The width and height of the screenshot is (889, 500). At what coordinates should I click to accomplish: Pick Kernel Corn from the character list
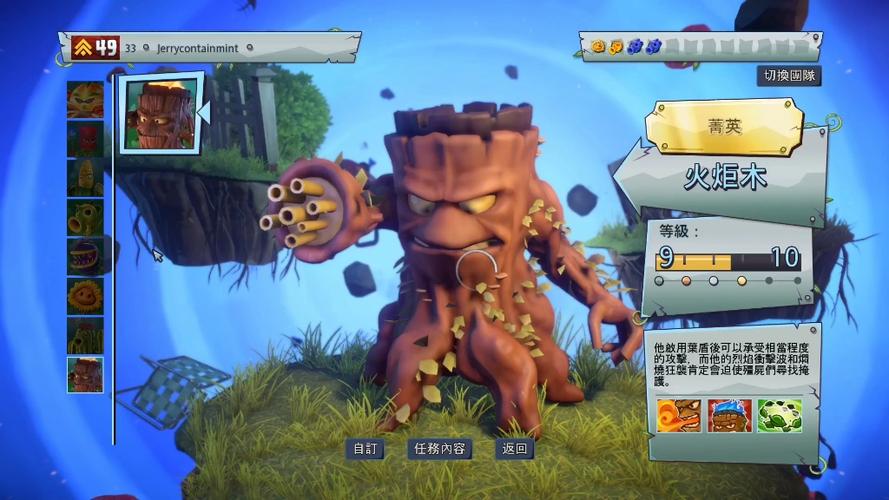click(85, 177)
